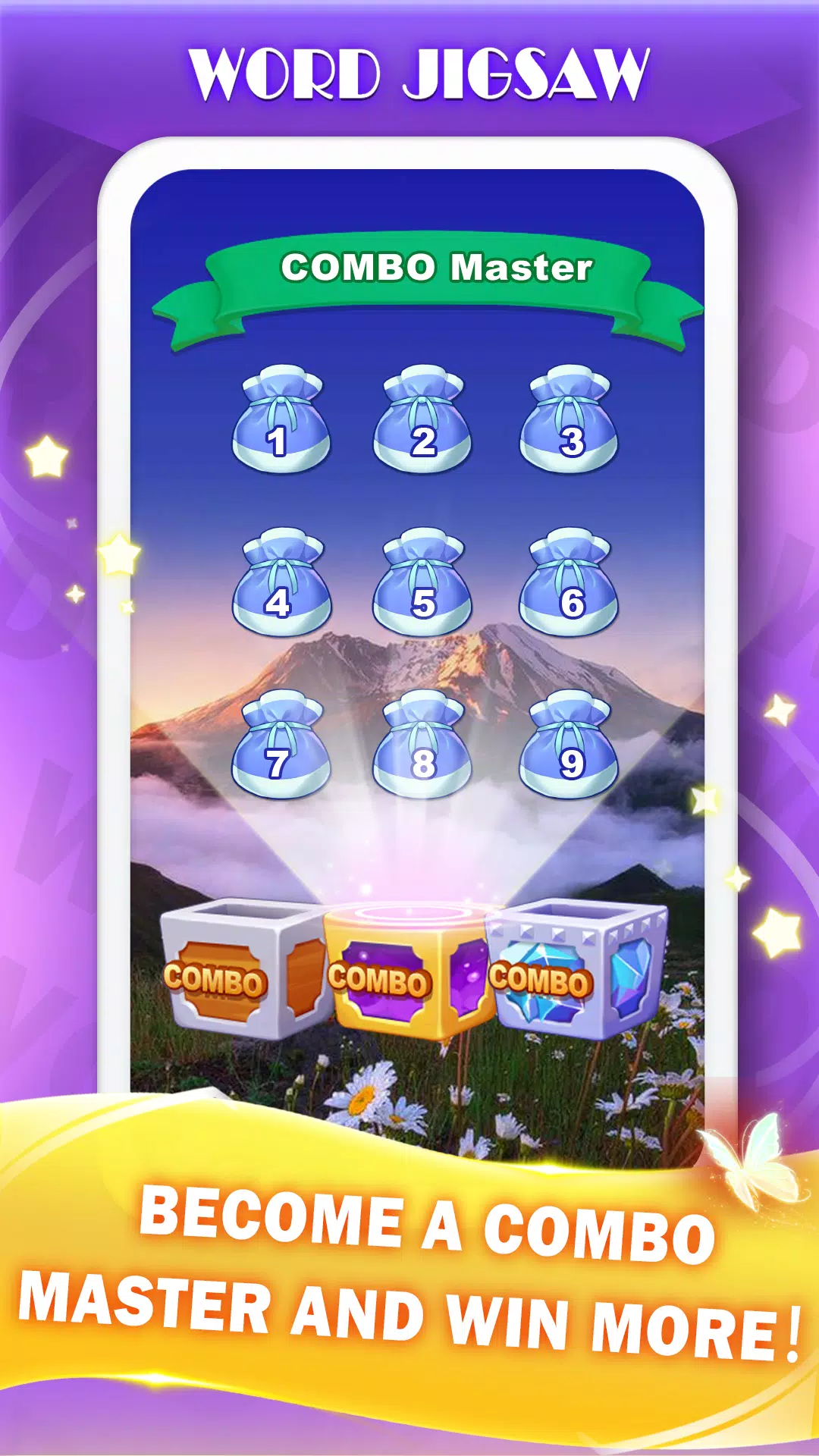This screenshot has width=819, height=1456.
Task: Select the bag numbered 1
Action: point(281,421)
